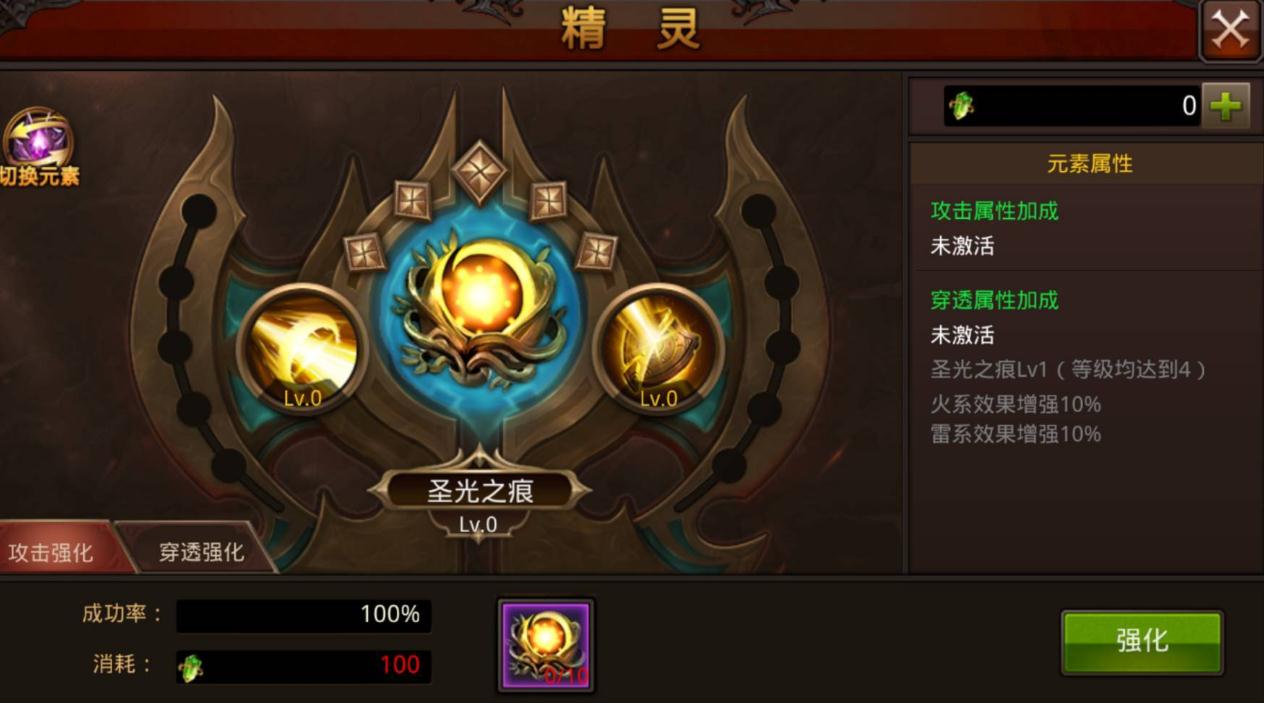Close the 精灵 spirit panel
1264x703 pixels.
pos(1230,30)
